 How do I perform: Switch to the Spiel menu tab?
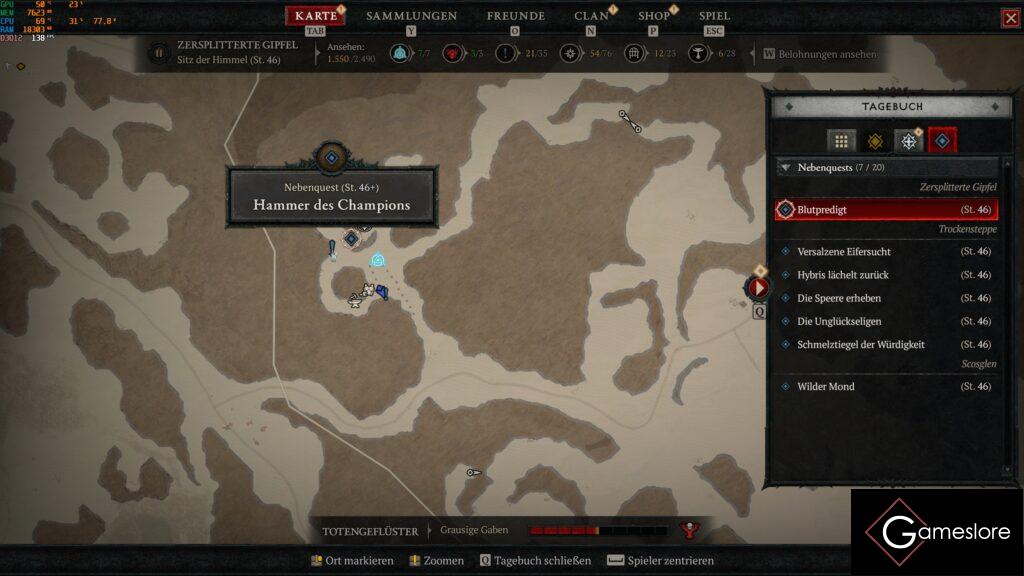pos(714,16)
